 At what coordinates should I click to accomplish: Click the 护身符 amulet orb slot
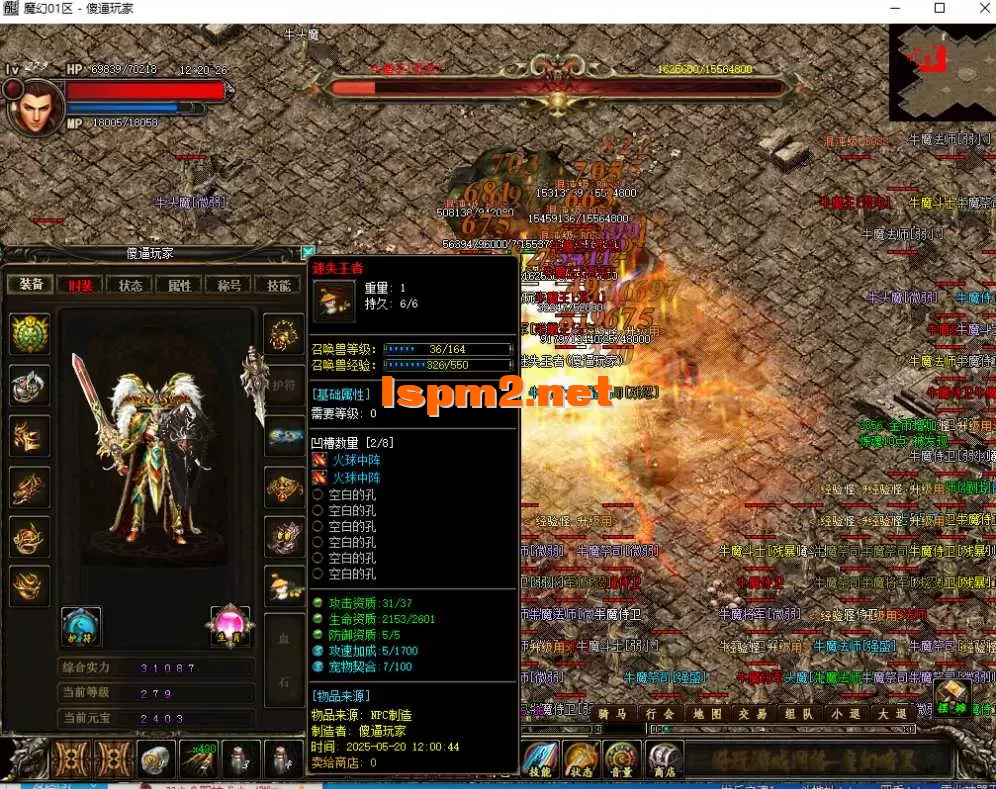[80, 627]
